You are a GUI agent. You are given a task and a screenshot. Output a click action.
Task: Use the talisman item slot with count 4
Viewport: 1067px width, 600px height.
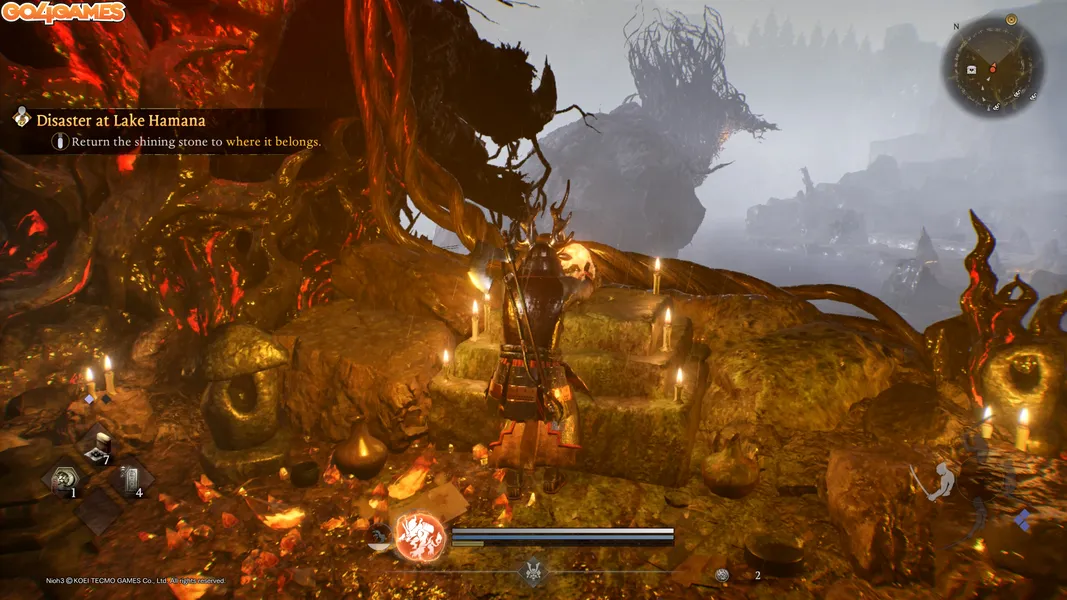(x=131, y=479)
